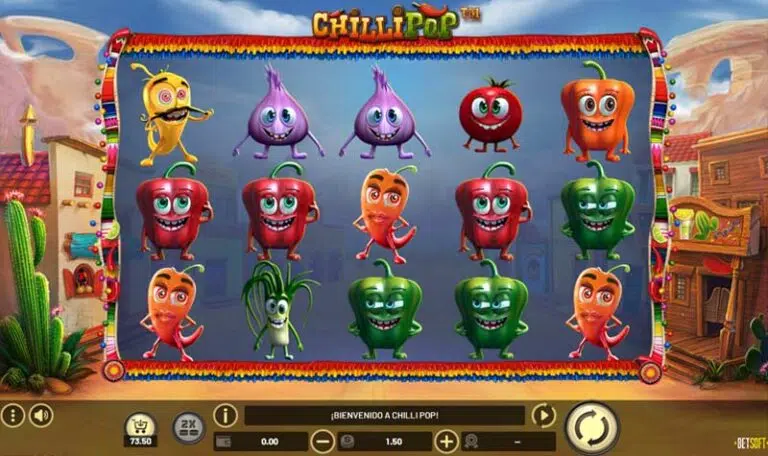Screen dimensions: 768x456
Task: Decrease the bet with the minus button
Action: click(322, 441)
